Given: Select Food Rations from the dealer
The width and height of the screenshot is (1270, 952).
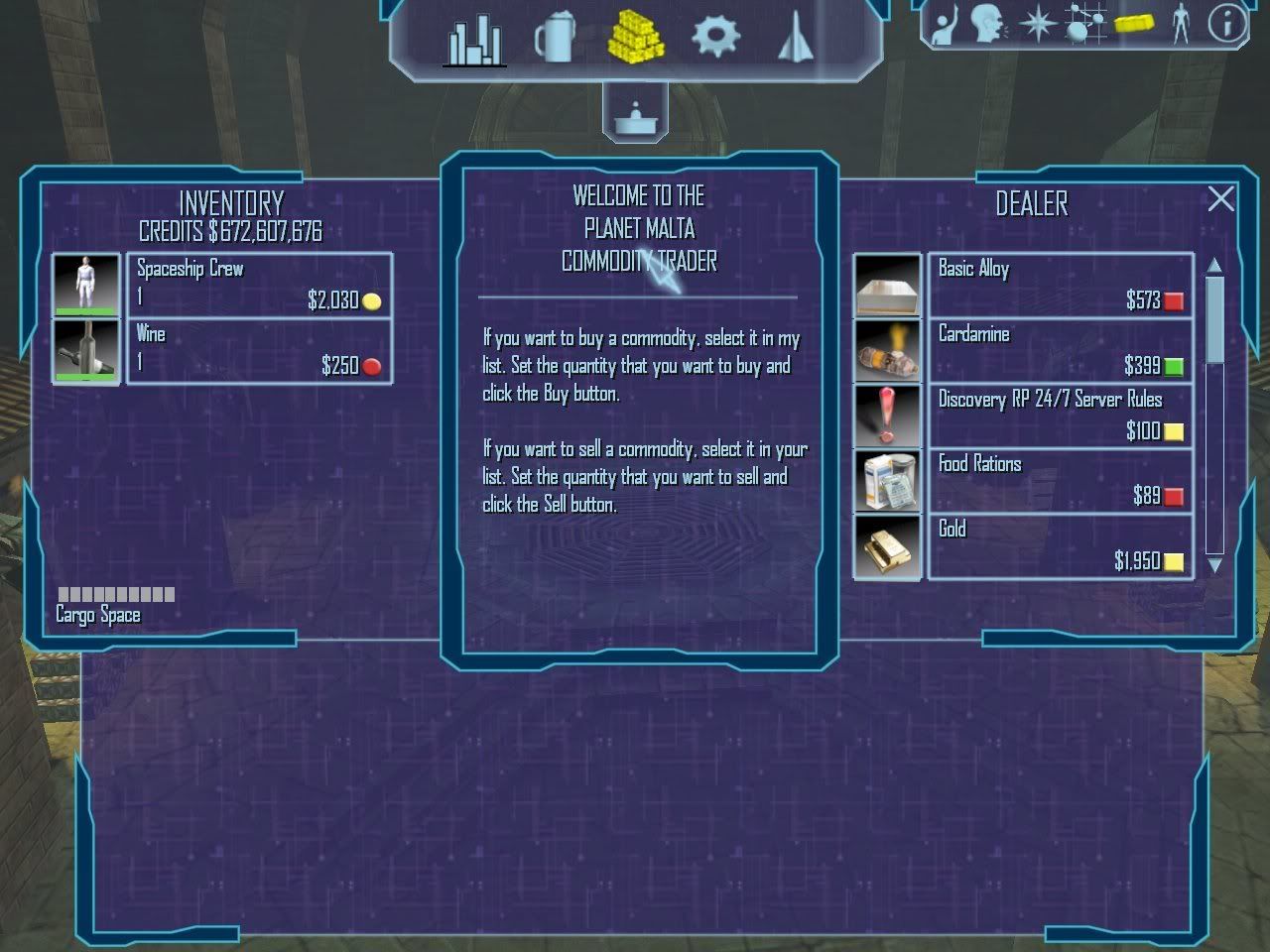Looking at the screenshot, I should point(1060,481).
